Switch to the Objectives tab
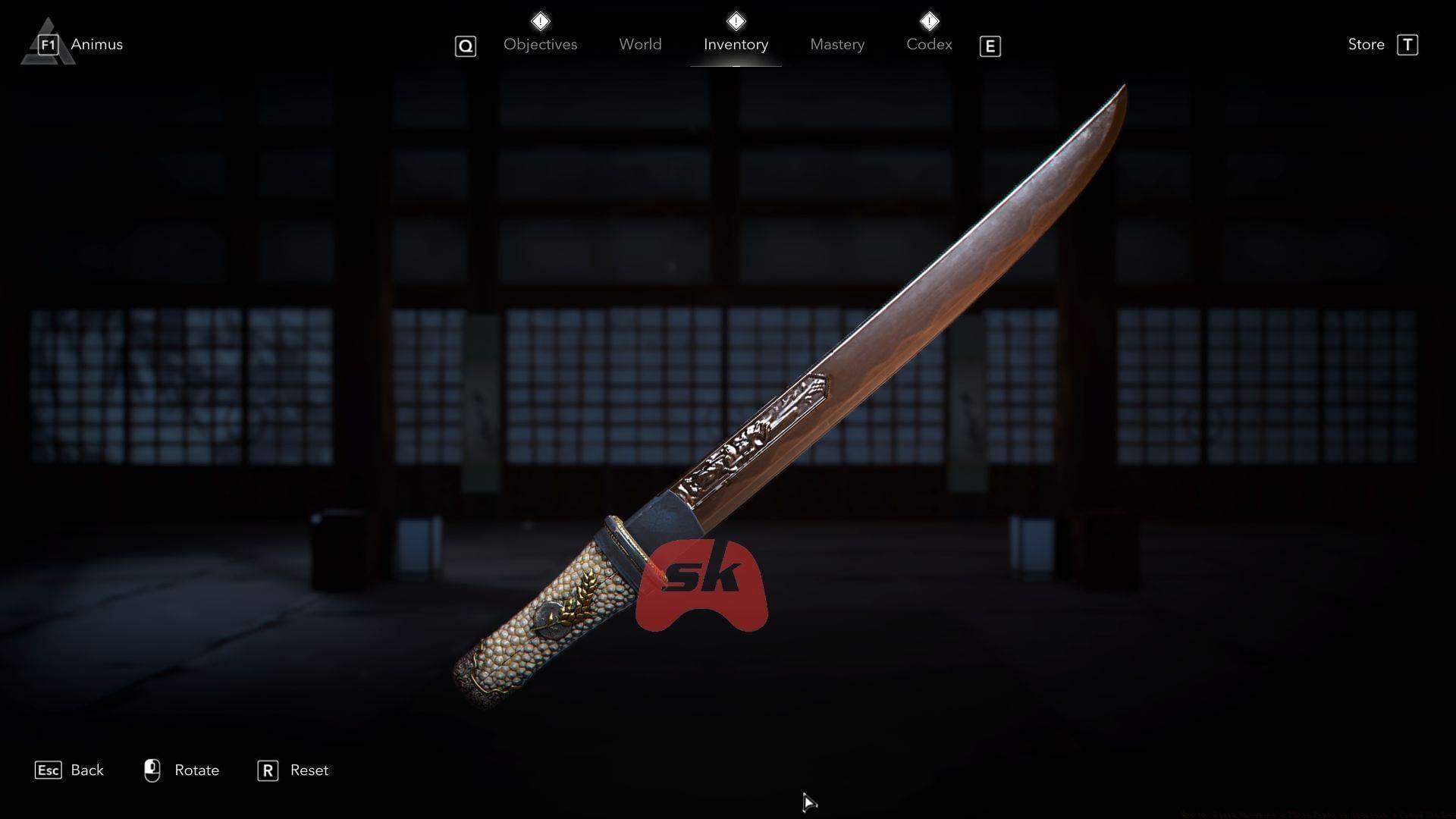1456x819 pixels. (540, 44)
